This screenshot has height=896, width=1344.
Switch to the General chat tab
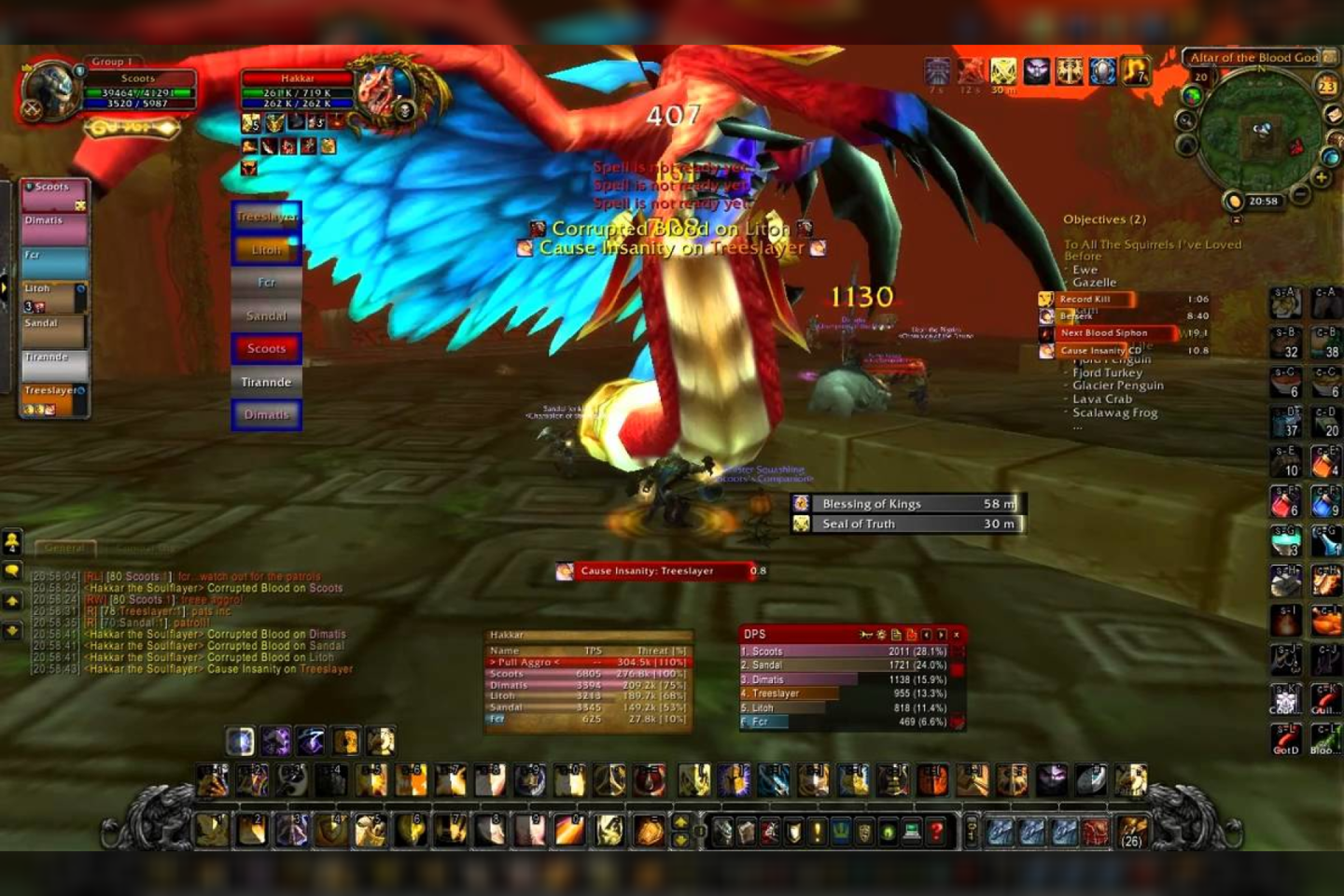63,548
